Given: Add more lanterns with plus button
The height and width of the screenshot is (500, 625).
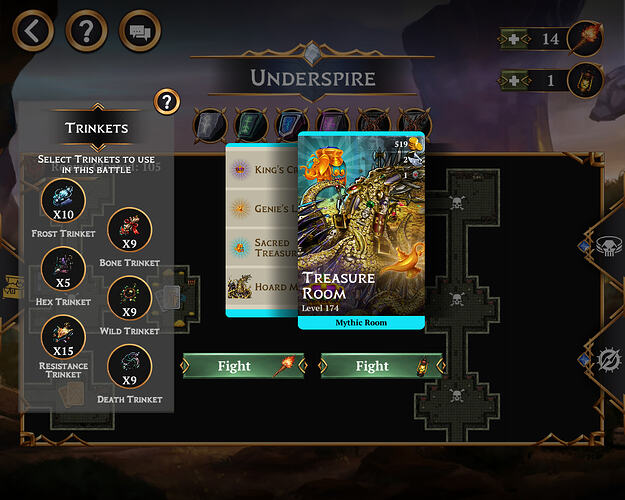Looking at the screenshot, I should pos(512,80).
